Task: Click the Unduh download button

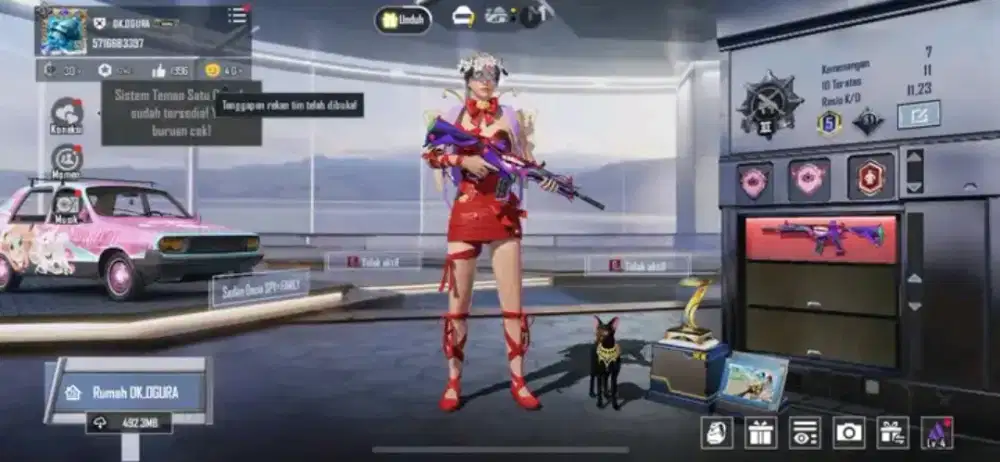Action: point(403,20)
